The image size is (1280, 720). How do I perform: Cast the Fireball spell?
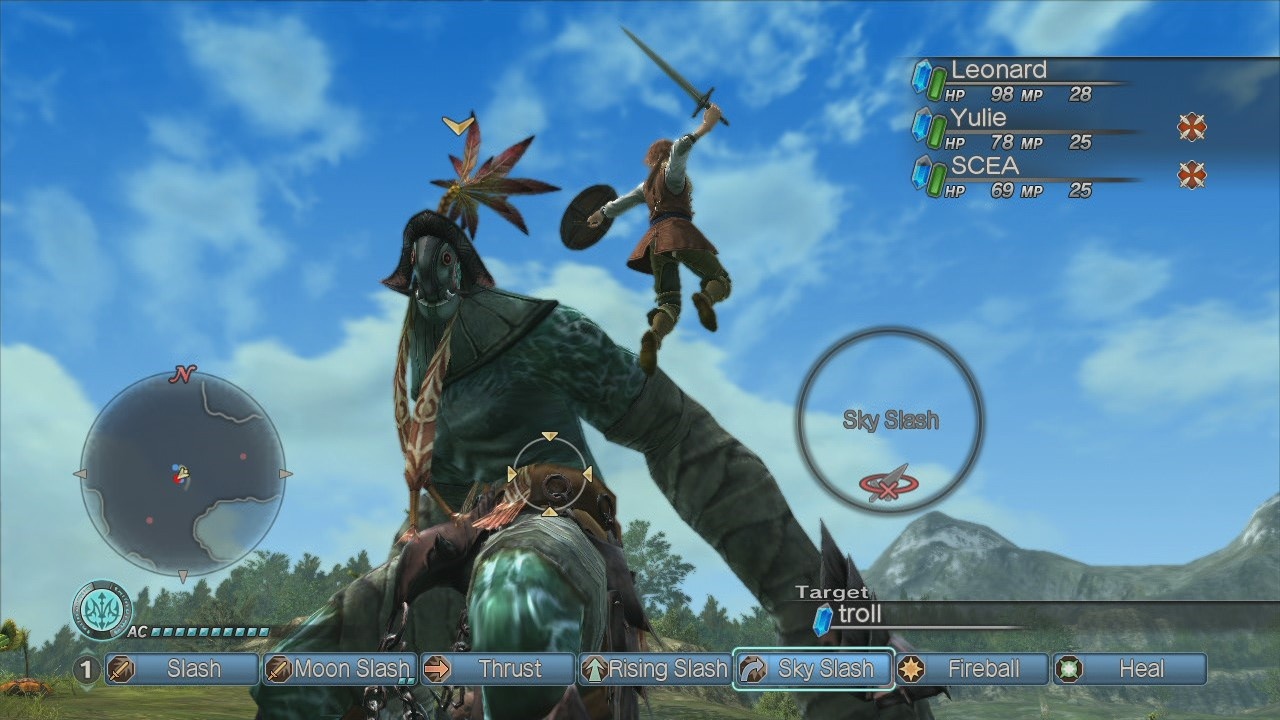click(971, 669)
